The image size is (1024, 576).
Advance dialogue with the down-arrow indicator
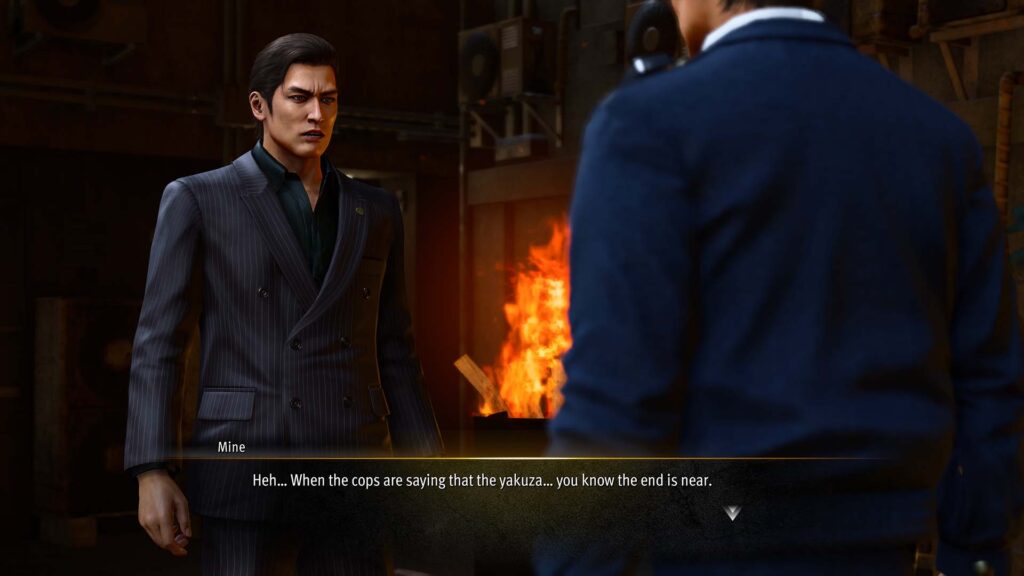(x=733, y=513)
